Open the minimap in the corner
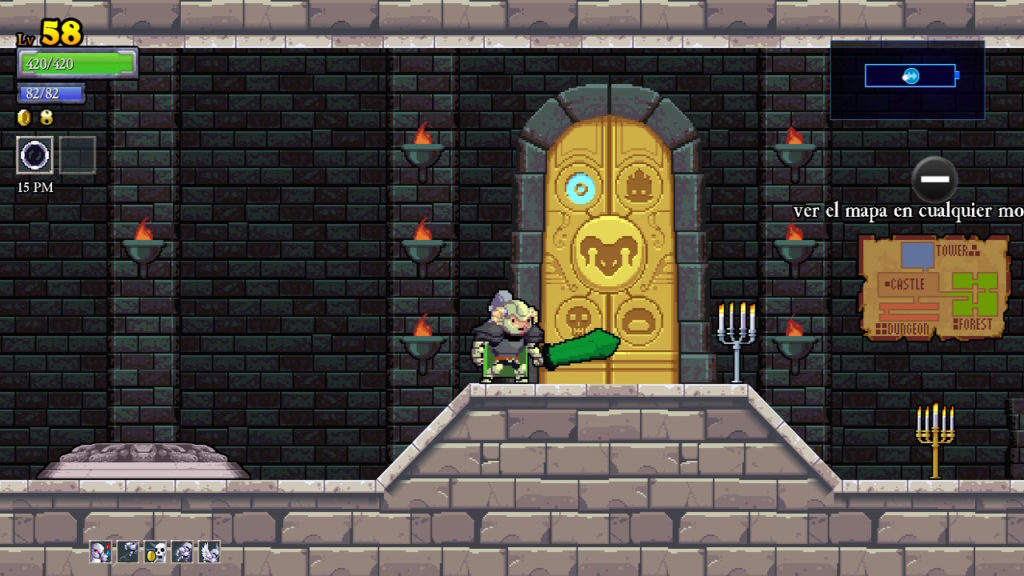Viewport: 1024px width, 576px height. coord(908,78)
